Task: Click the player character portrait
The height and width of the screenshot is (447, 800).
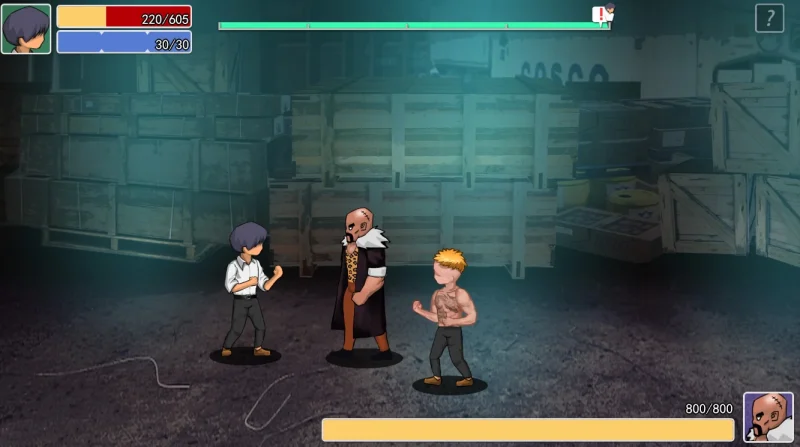Action: coord(26,29)
